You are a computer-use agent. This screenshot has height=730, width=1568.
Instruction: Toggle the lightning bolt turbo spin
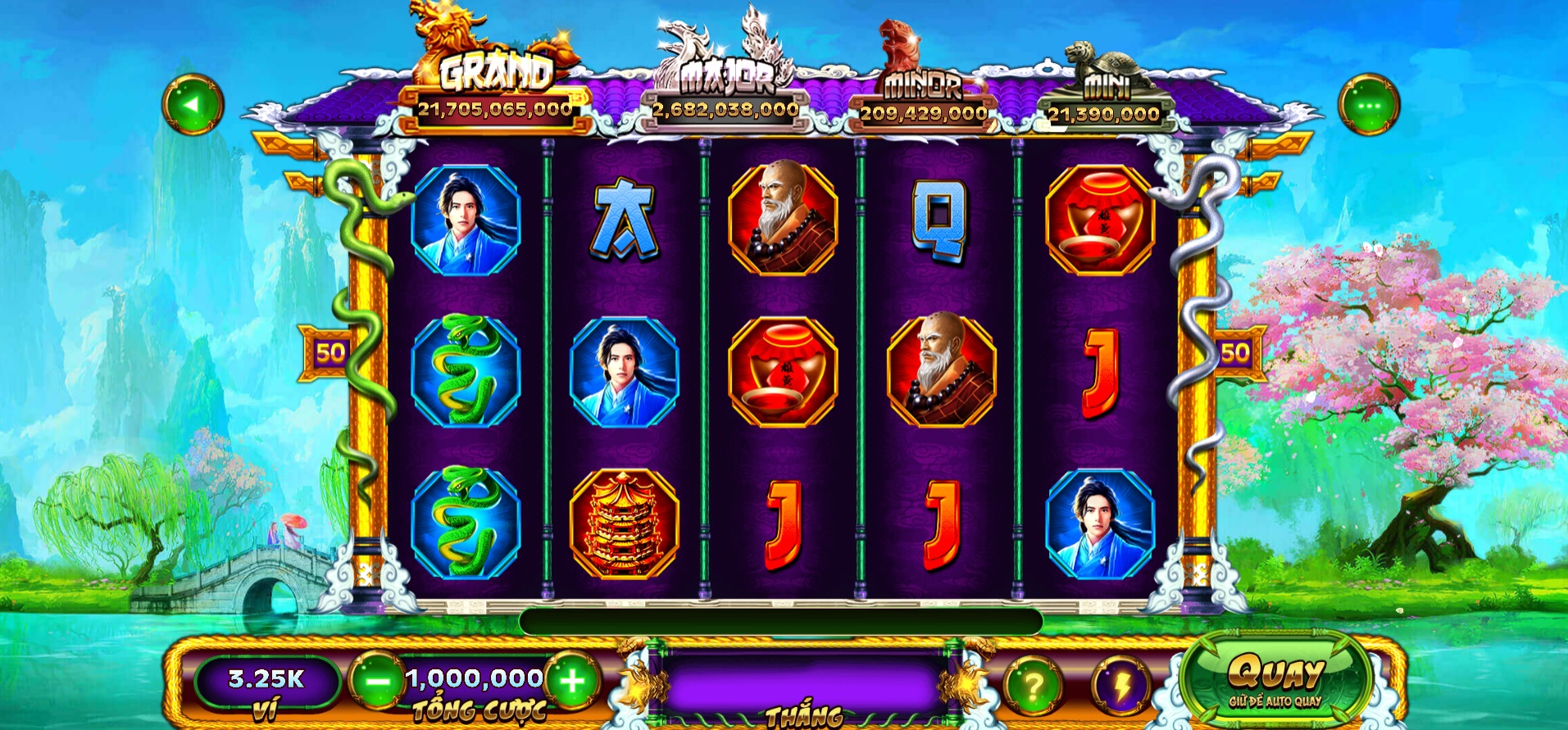pyautogui.click(x=1120, y=685)
